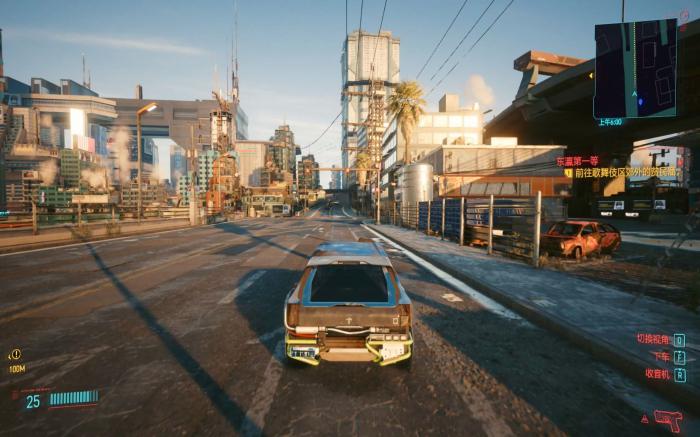Click the red pistol weapon icon
700x437 pixels.
tap(667, 420)
